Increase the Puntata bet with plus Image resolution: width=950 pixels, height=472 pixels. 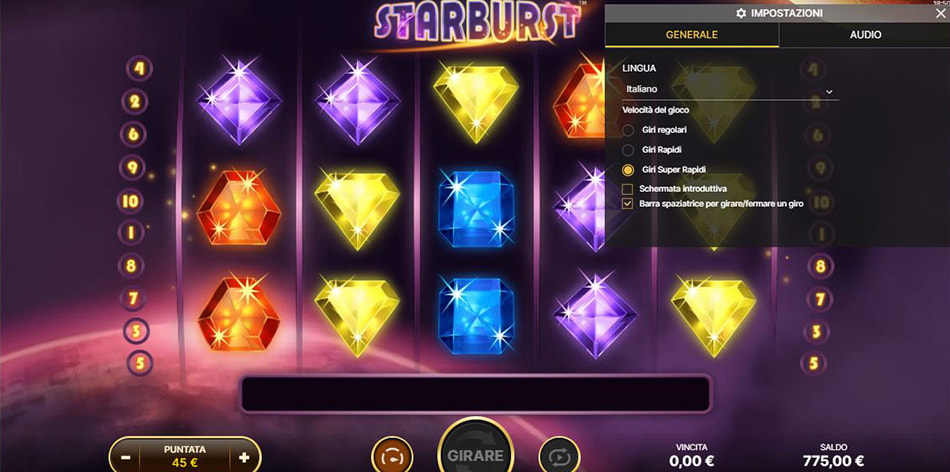244,457
